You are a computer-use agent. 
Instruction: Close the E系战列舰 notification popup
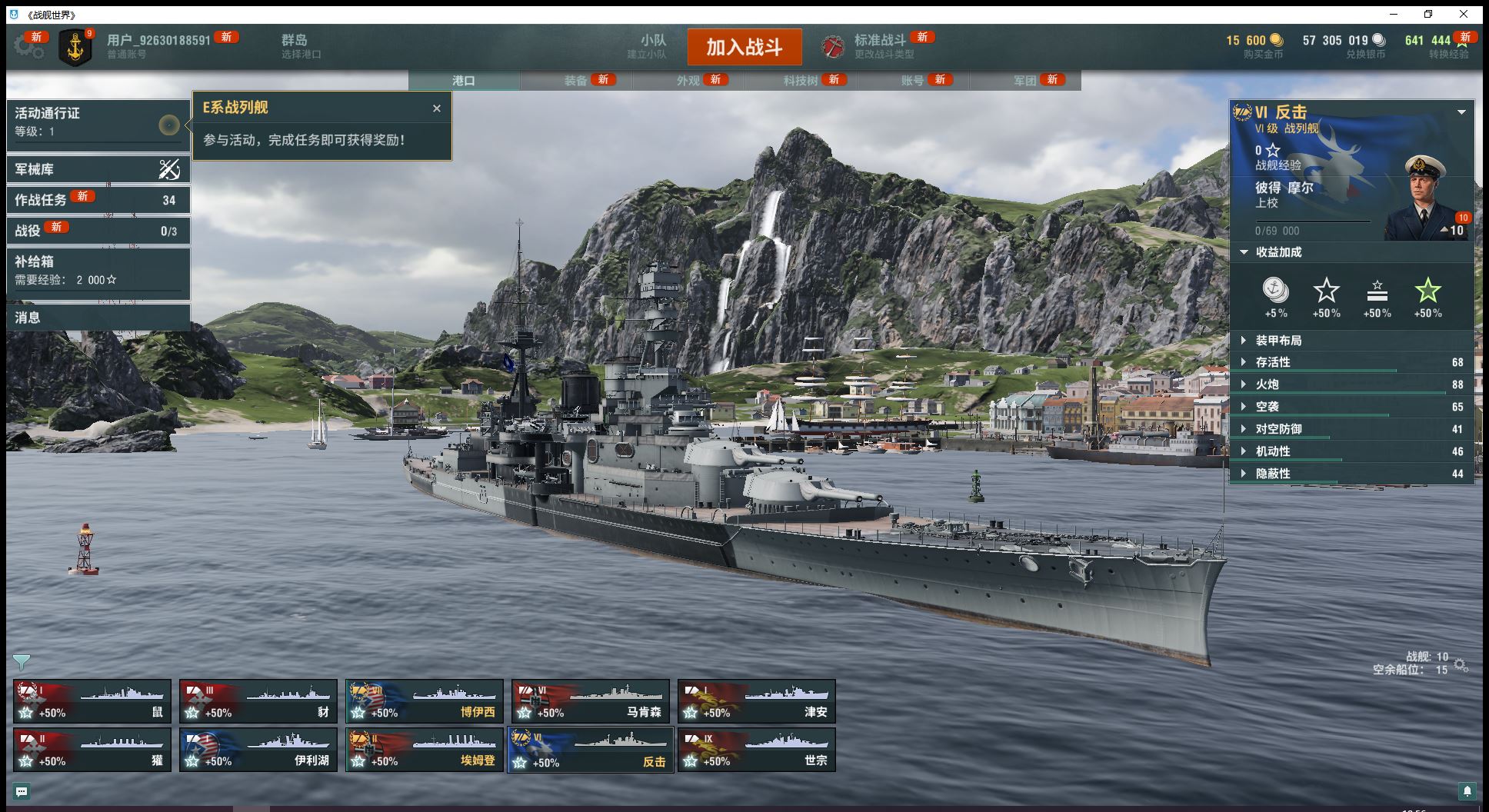437,108
